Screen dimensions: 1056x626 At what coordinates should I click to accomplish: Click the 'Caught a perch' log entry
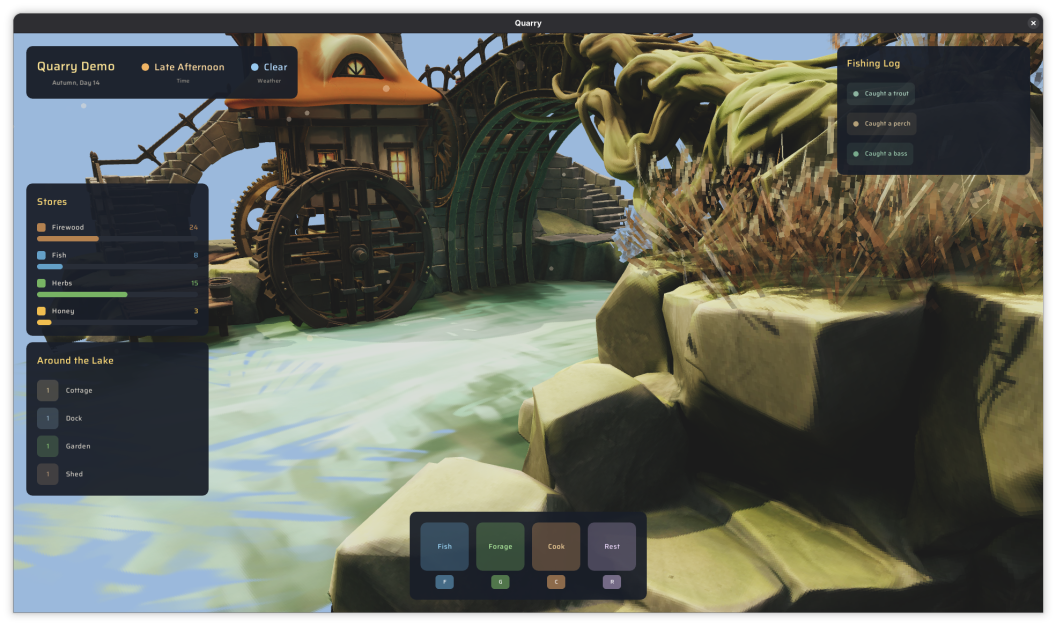click(882, 124)
